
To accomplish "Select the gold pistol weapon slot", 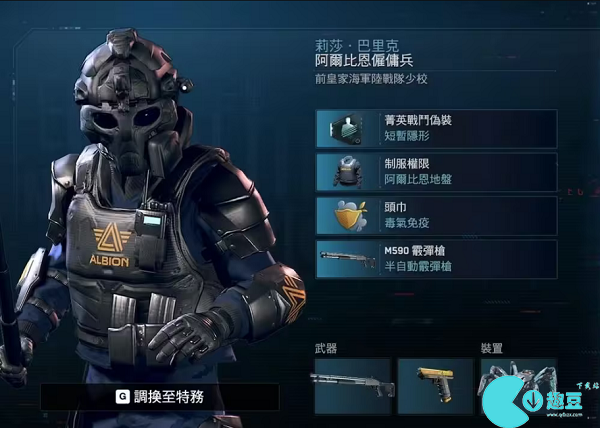I will click(435, 385).
